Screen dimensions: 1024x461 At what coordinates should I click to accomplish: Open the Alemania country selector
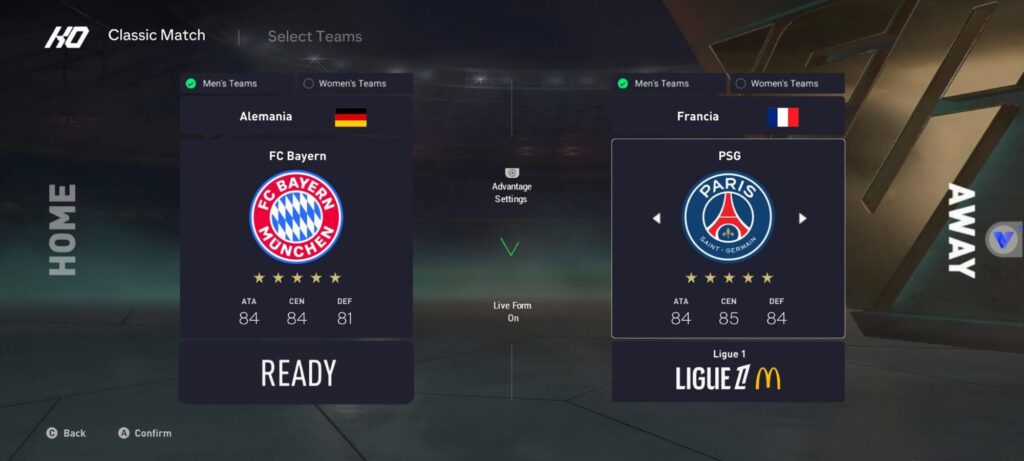coord(296,117)
